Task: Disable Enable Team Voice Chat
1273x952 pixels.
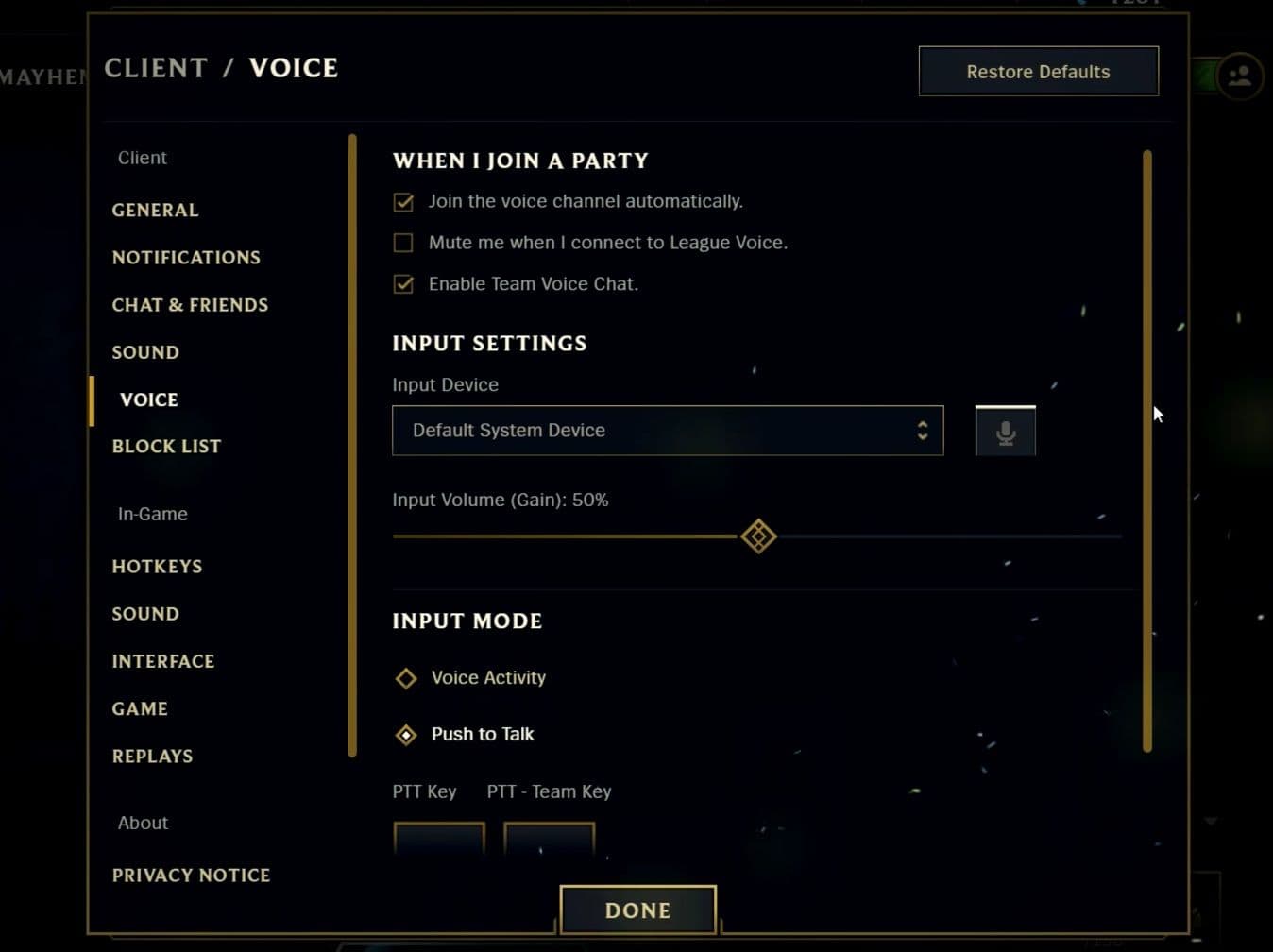Action: (403, 283)
